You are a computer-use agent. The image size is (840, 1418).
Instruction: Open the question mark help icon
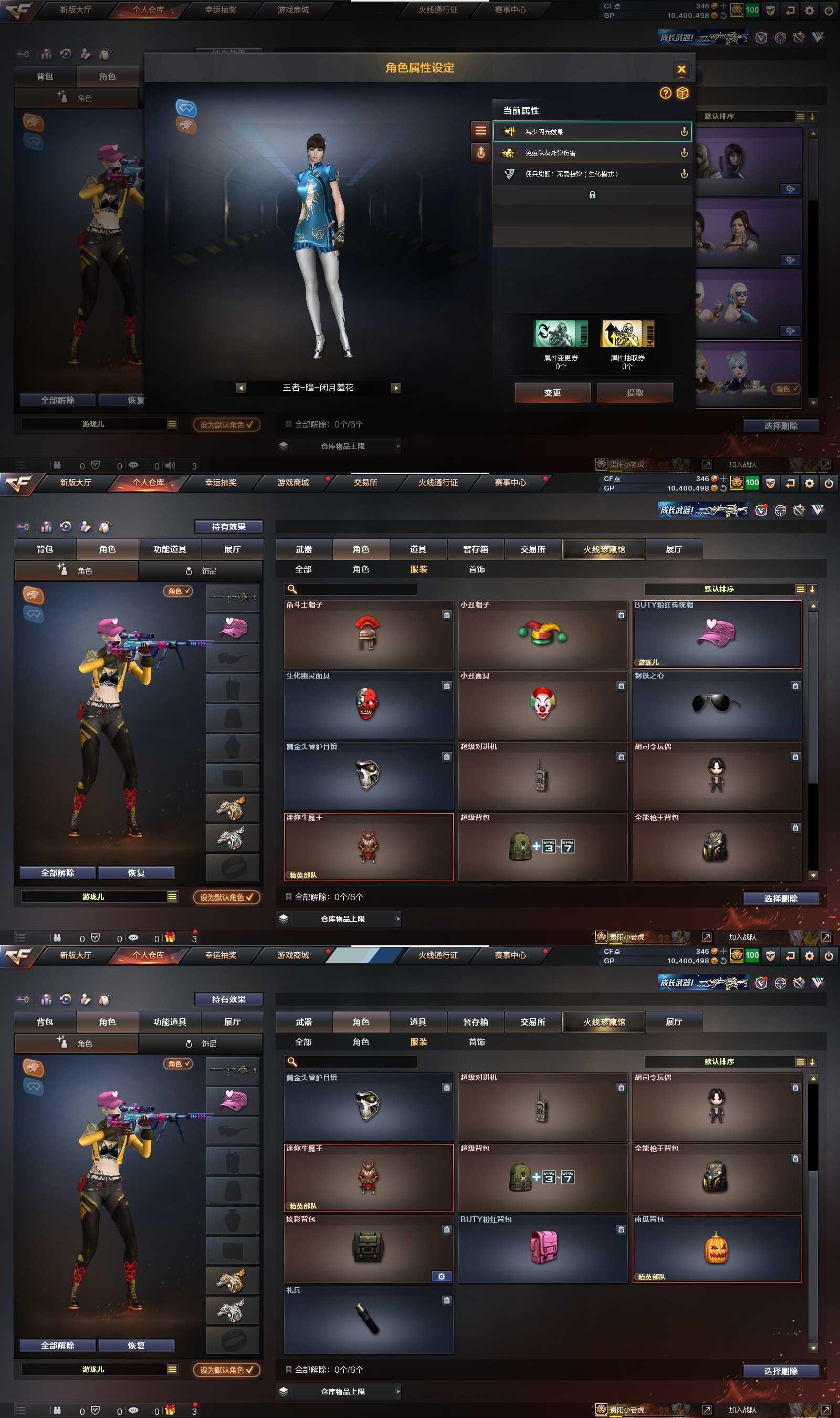click(665, 93)
